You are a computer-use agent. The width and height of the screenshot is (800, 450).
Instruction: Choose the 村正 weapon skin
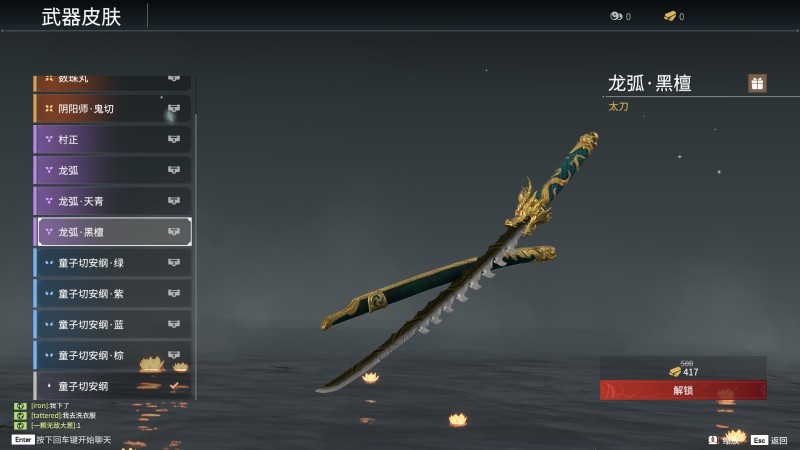(112, 139)
